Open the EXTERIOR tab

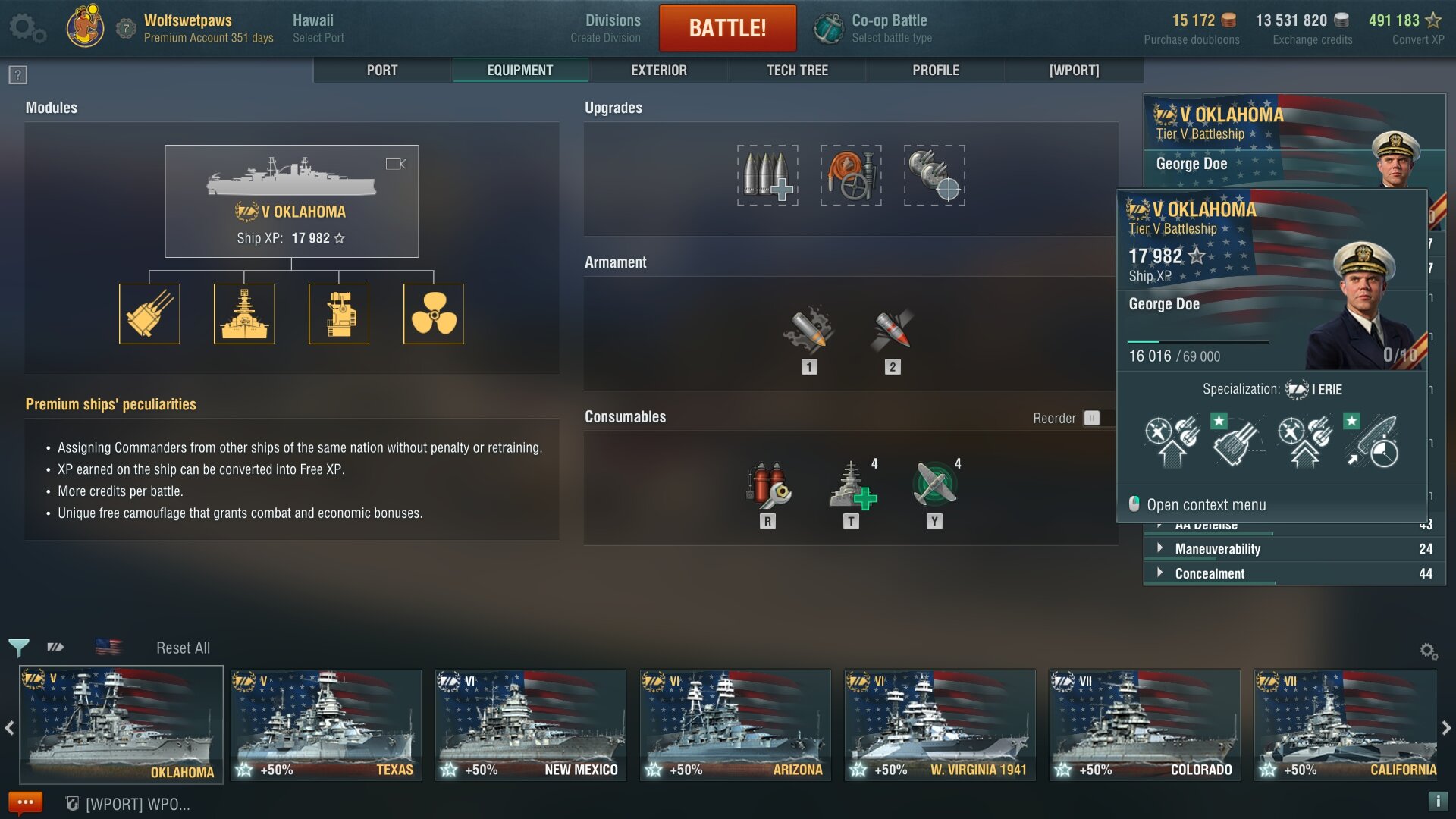658,71
